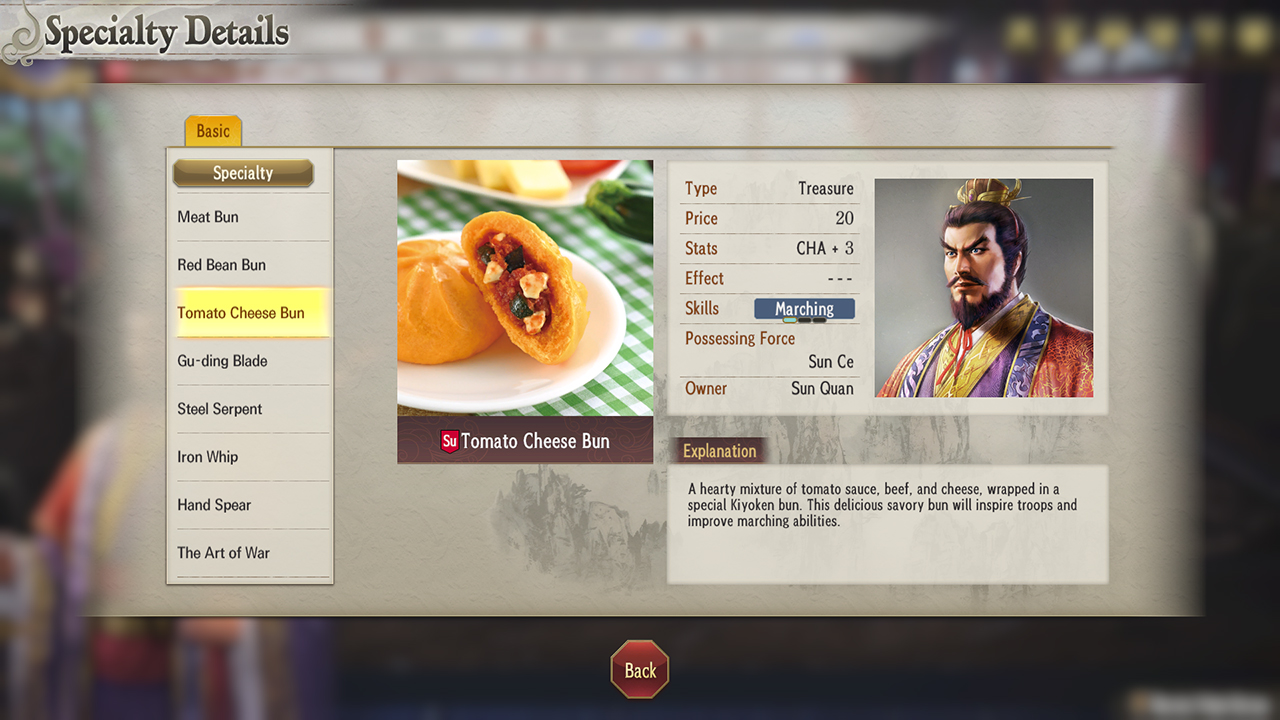Viewport: 1280px width, 720px height.
Task: Select the first skill pip below Marching
Action: [790, 320]
